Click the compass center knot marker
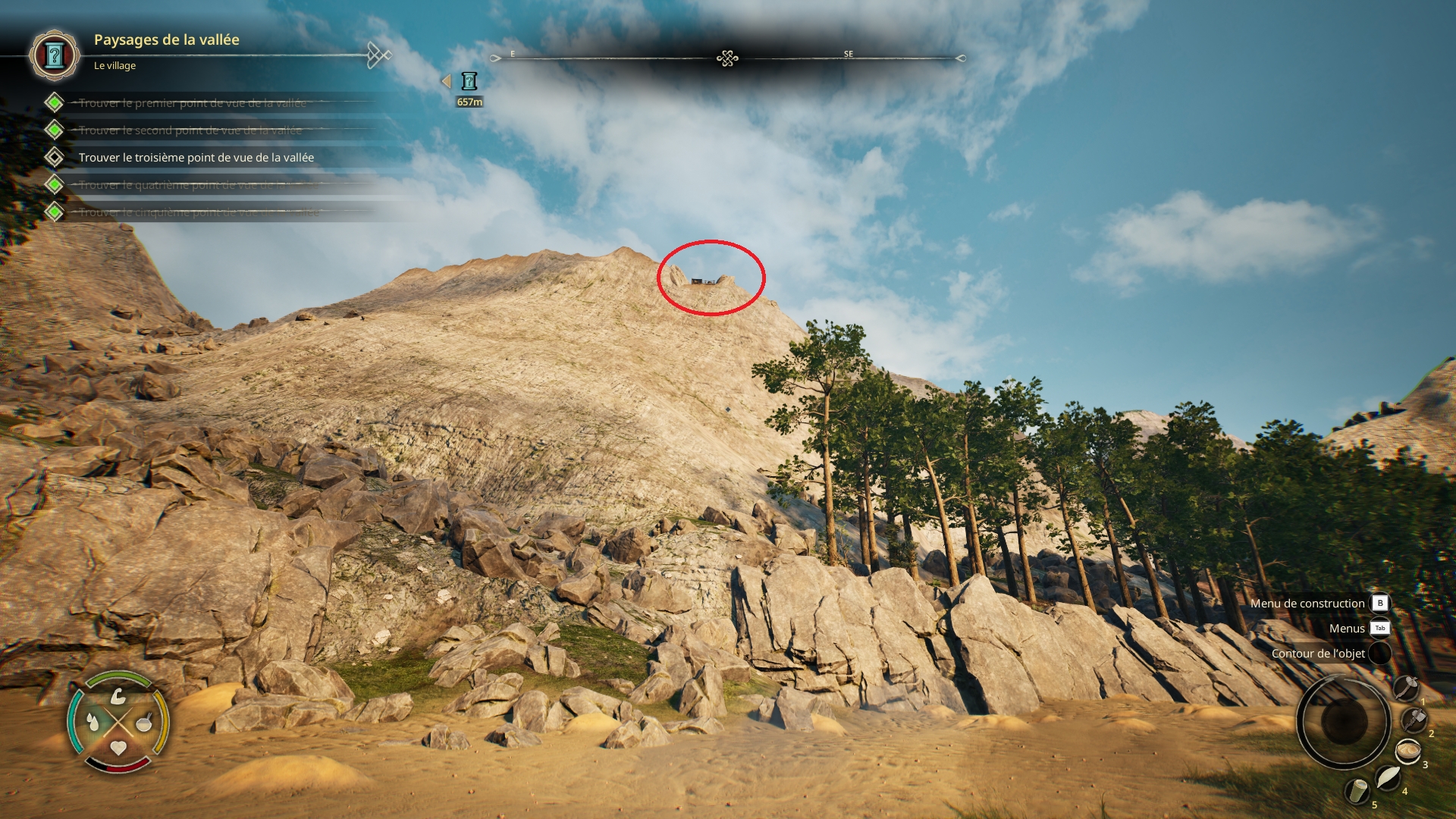This screenshot has width=1456, height=819. (727, 58)
